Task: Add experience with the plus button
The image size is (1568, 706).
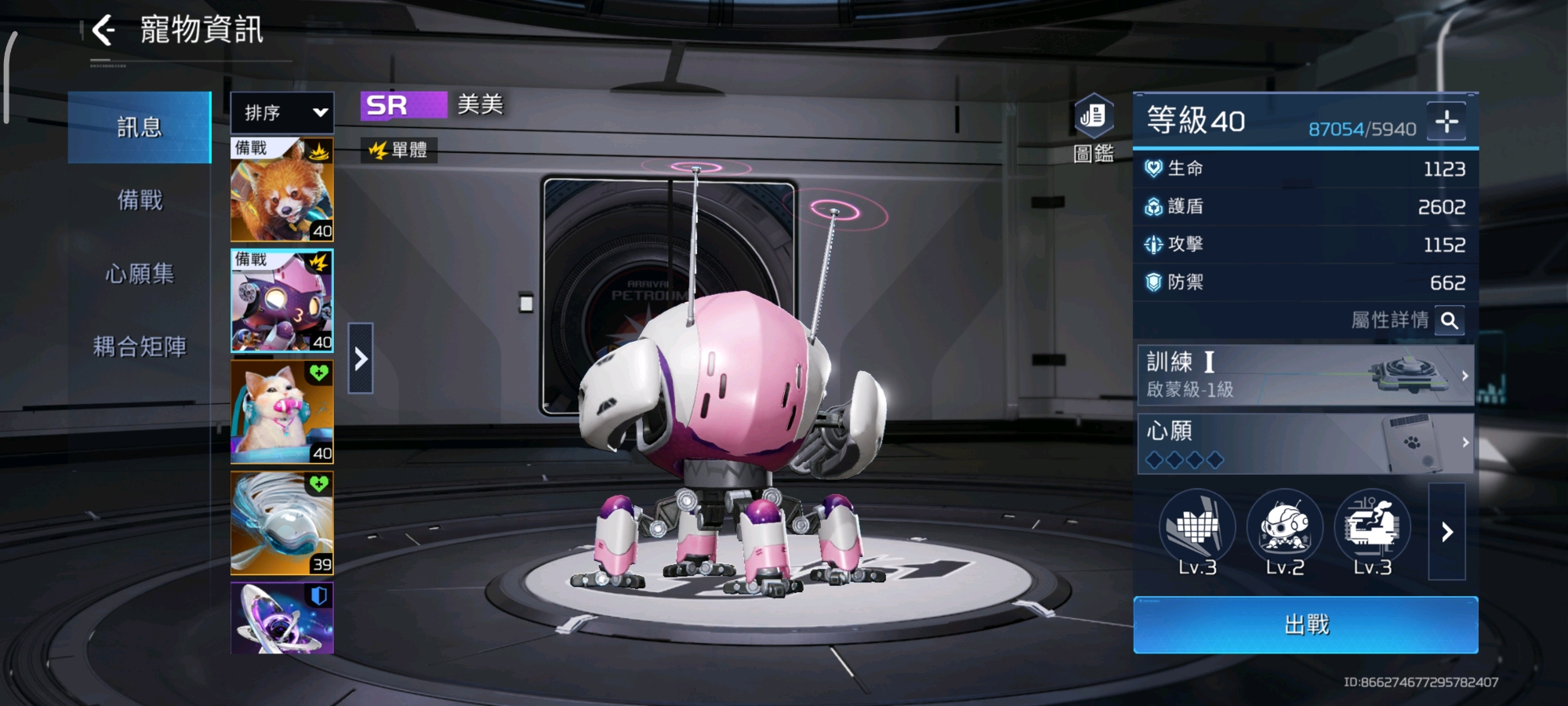Action: click(x=1446, y=122)
